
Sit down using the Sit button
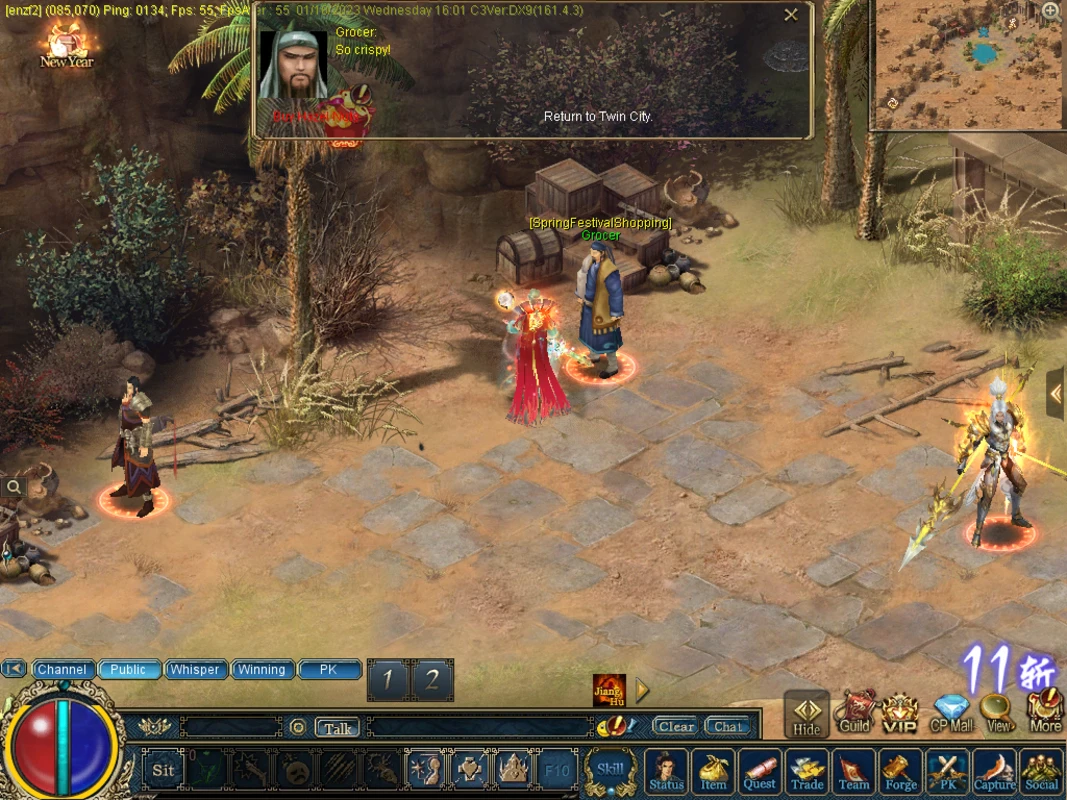click(163, 770)
